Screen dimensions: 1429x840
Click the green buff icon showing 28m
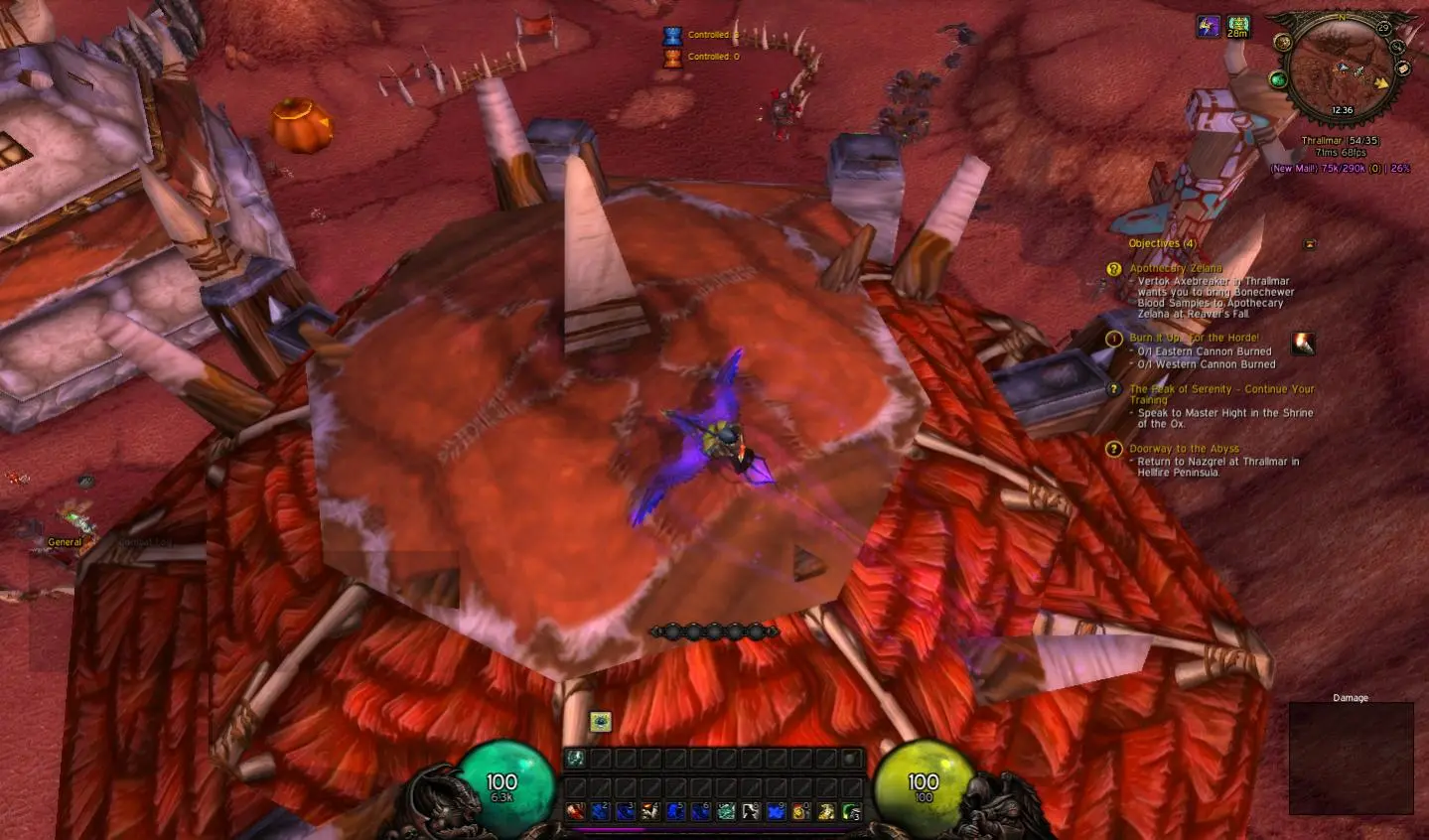coord(1237,26)
